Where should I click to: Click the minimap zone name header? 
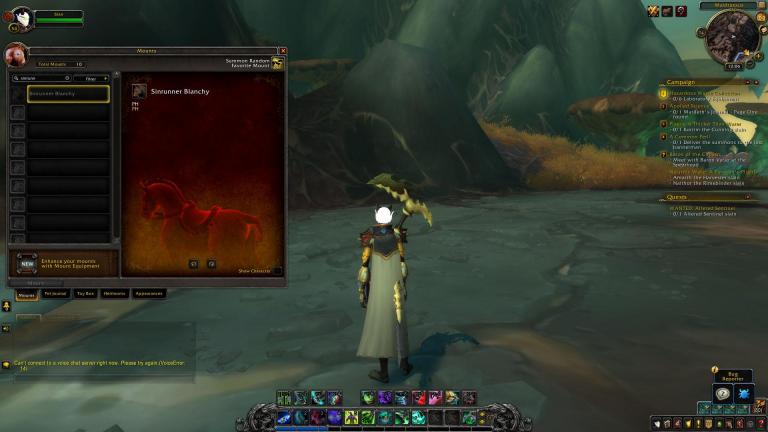click(728, 5)
